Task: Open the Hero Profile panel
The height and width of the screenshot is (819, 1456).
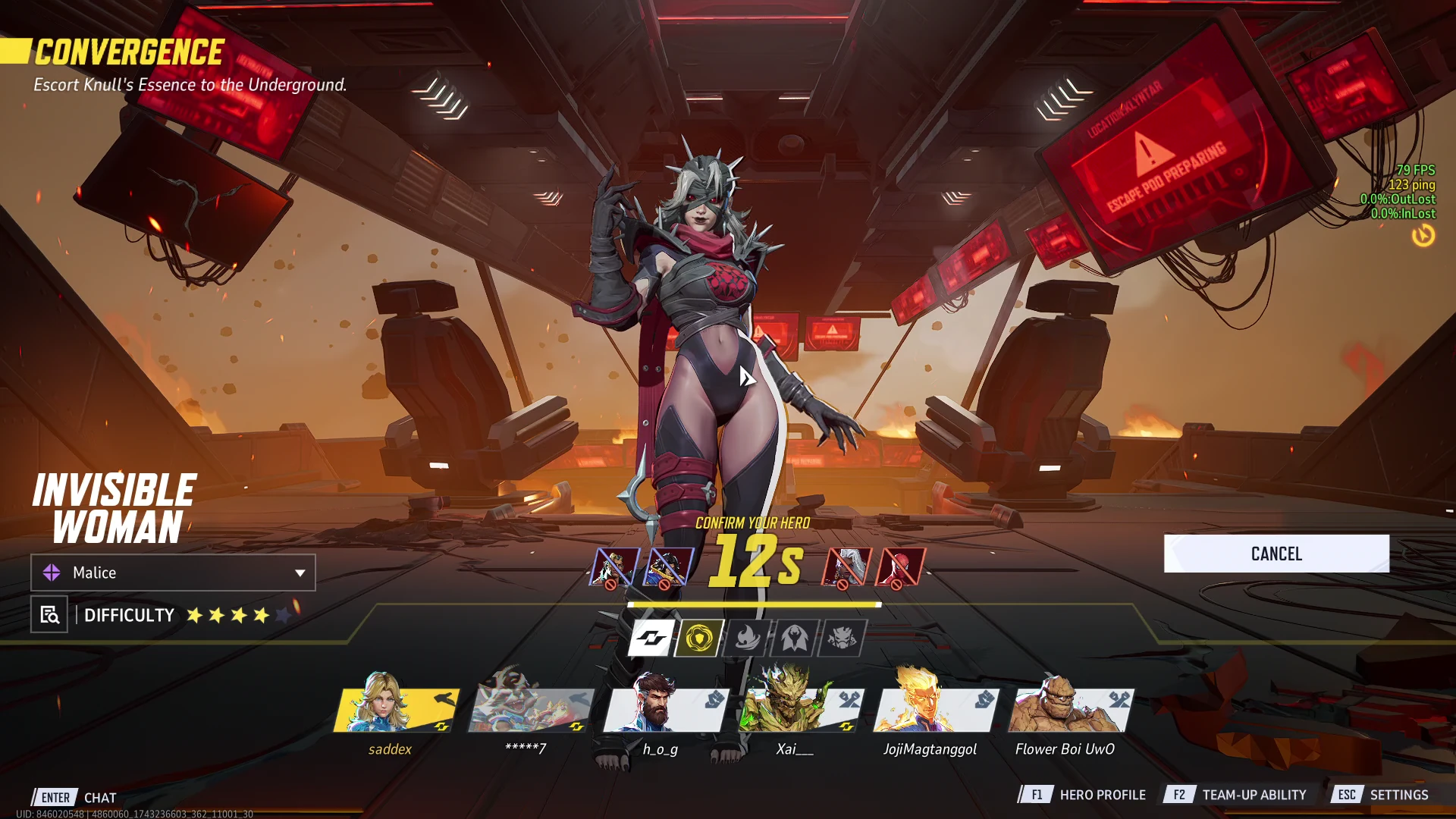Action: click(x=1084, y=795)
